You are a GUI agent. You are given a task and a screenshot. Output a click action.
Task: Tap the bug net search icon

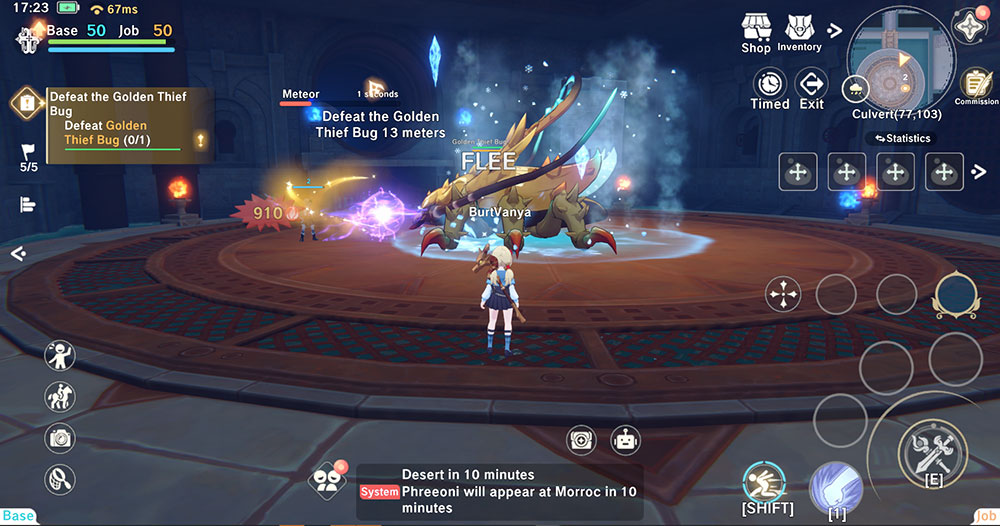pyautogui.click(x=61, y=479)
